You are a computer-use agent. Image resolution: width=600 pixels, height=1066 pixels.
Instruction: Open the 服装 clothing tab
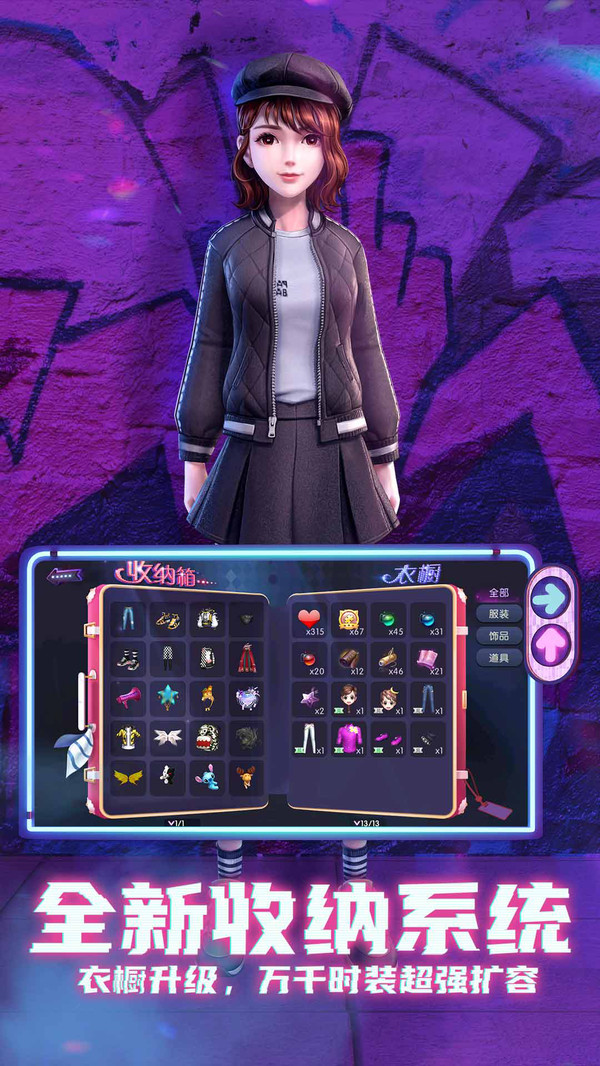pos(498,614)
